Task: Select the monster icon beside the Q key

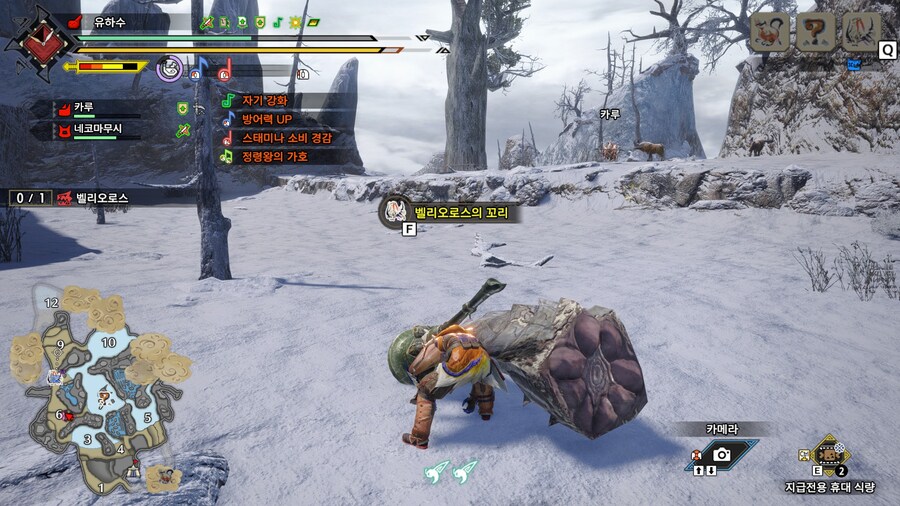Action: point(860,32)
